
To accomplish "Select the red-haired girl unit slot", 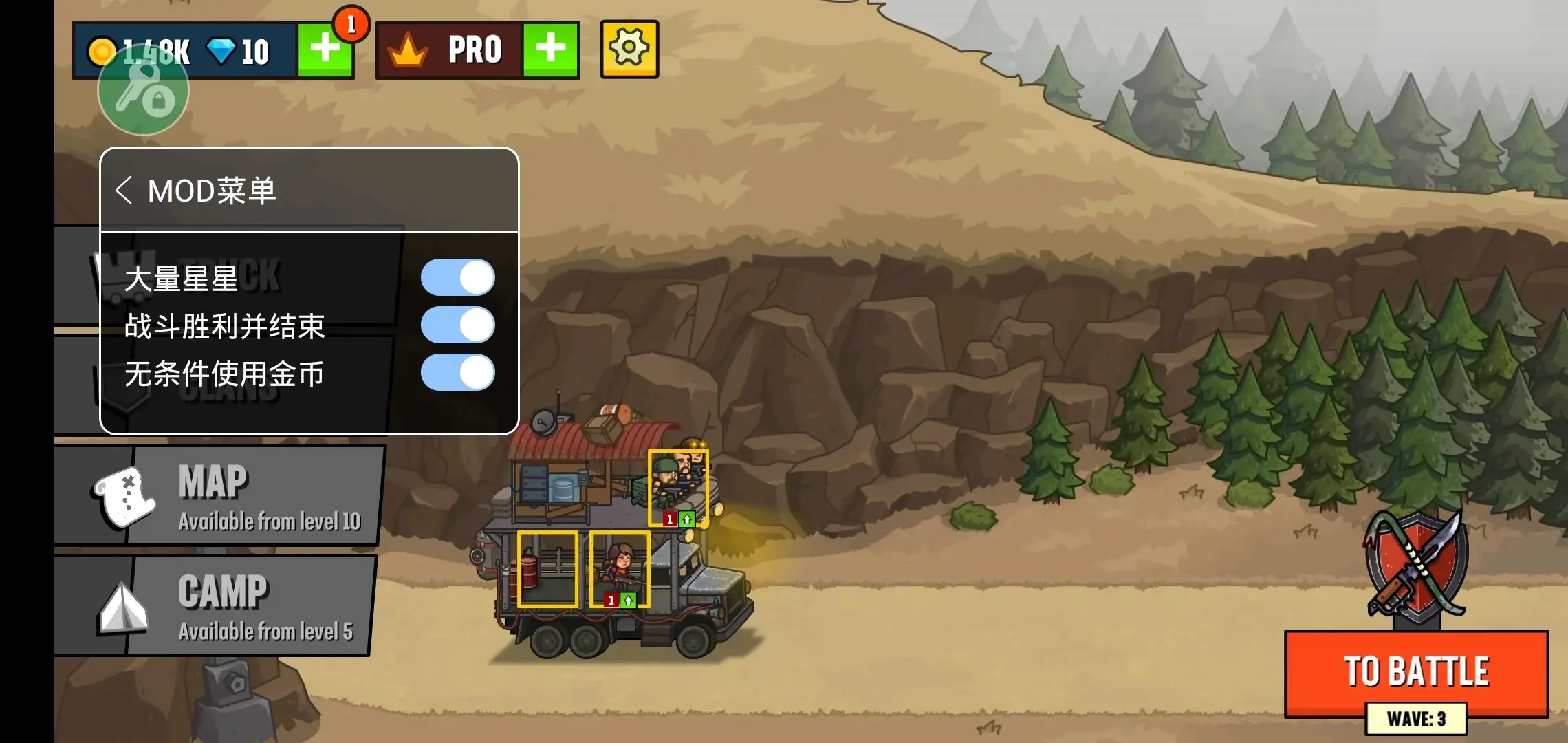I will 620,568.
